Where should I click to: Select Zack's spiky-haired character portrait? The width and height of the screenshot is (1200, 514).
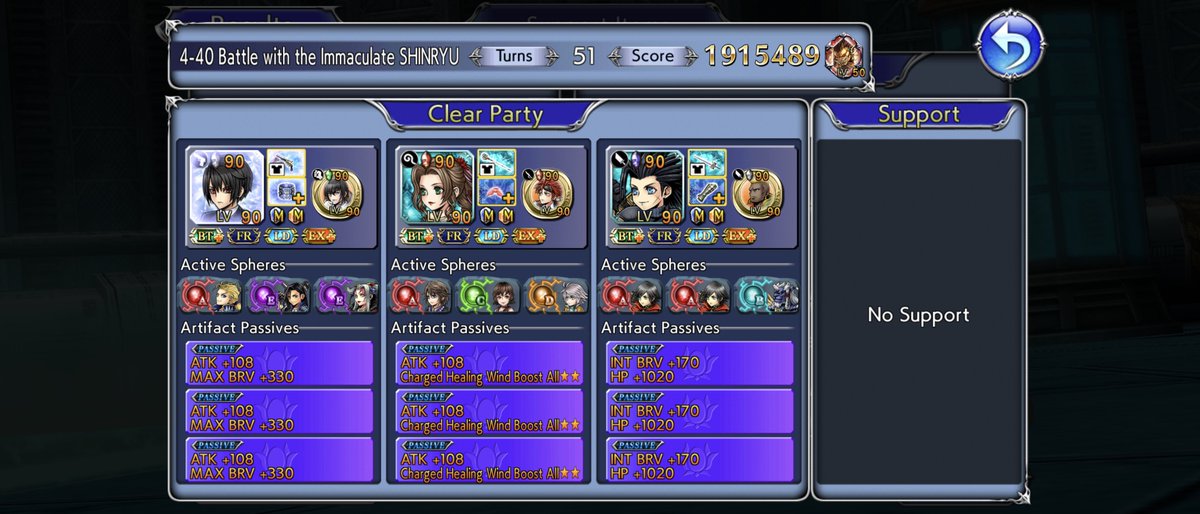(647, 187)
